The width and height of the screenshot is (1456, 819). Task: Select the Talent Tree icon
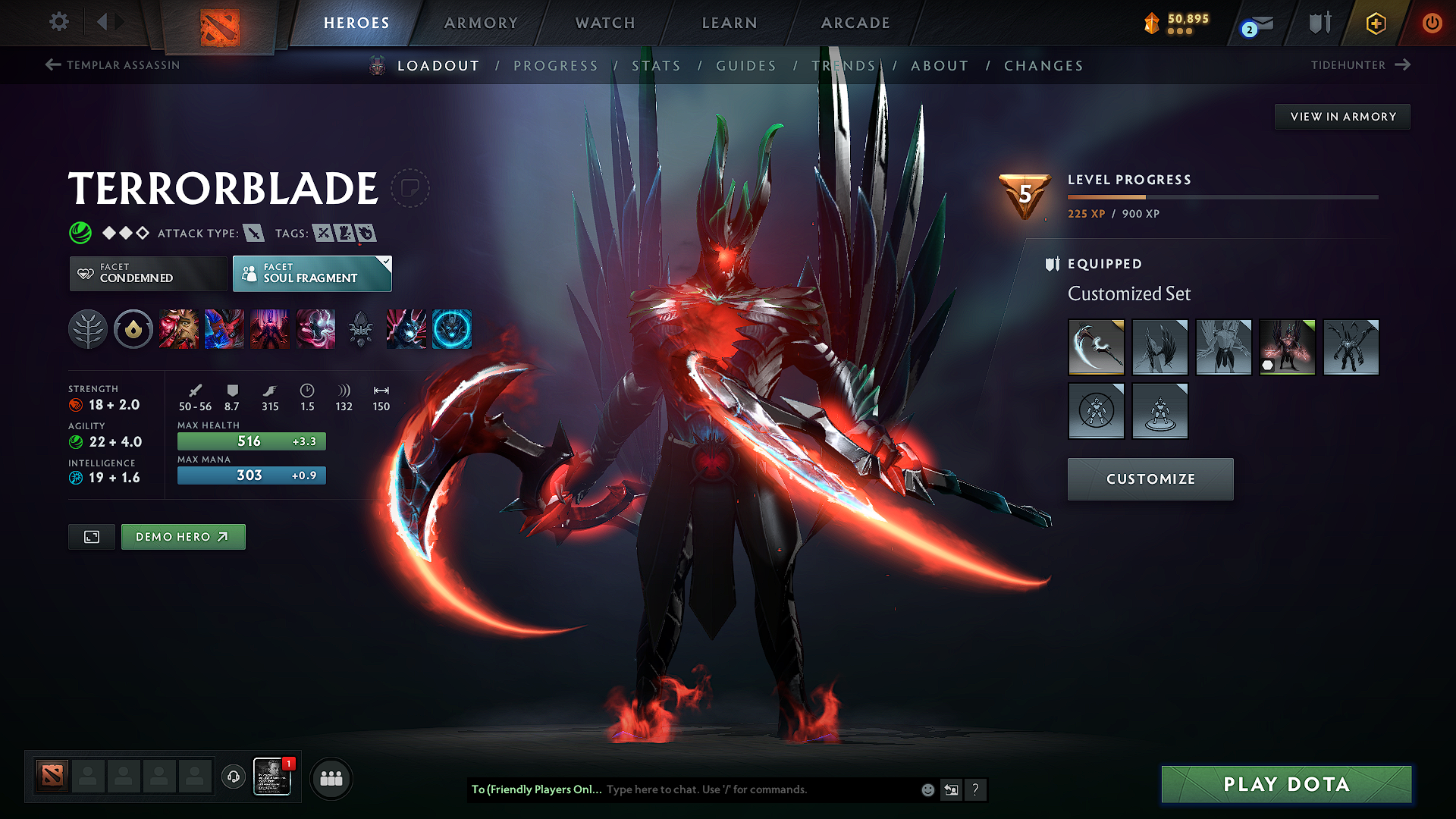pos(88,329)
